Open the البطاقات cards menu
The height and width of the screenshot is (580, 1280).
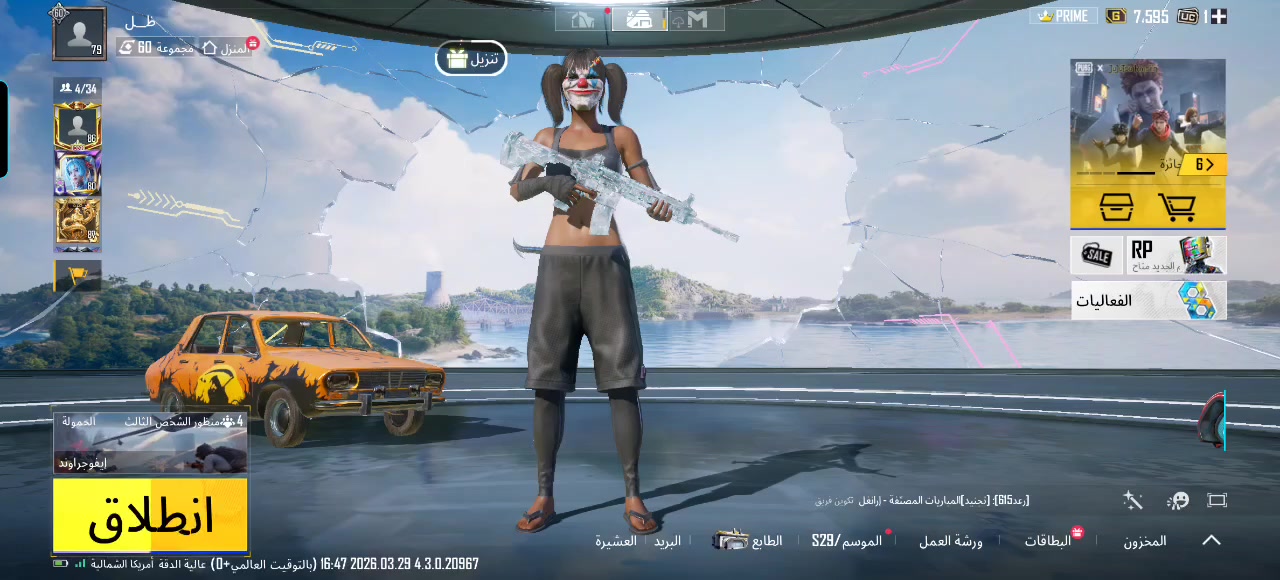pos(1047,541)
